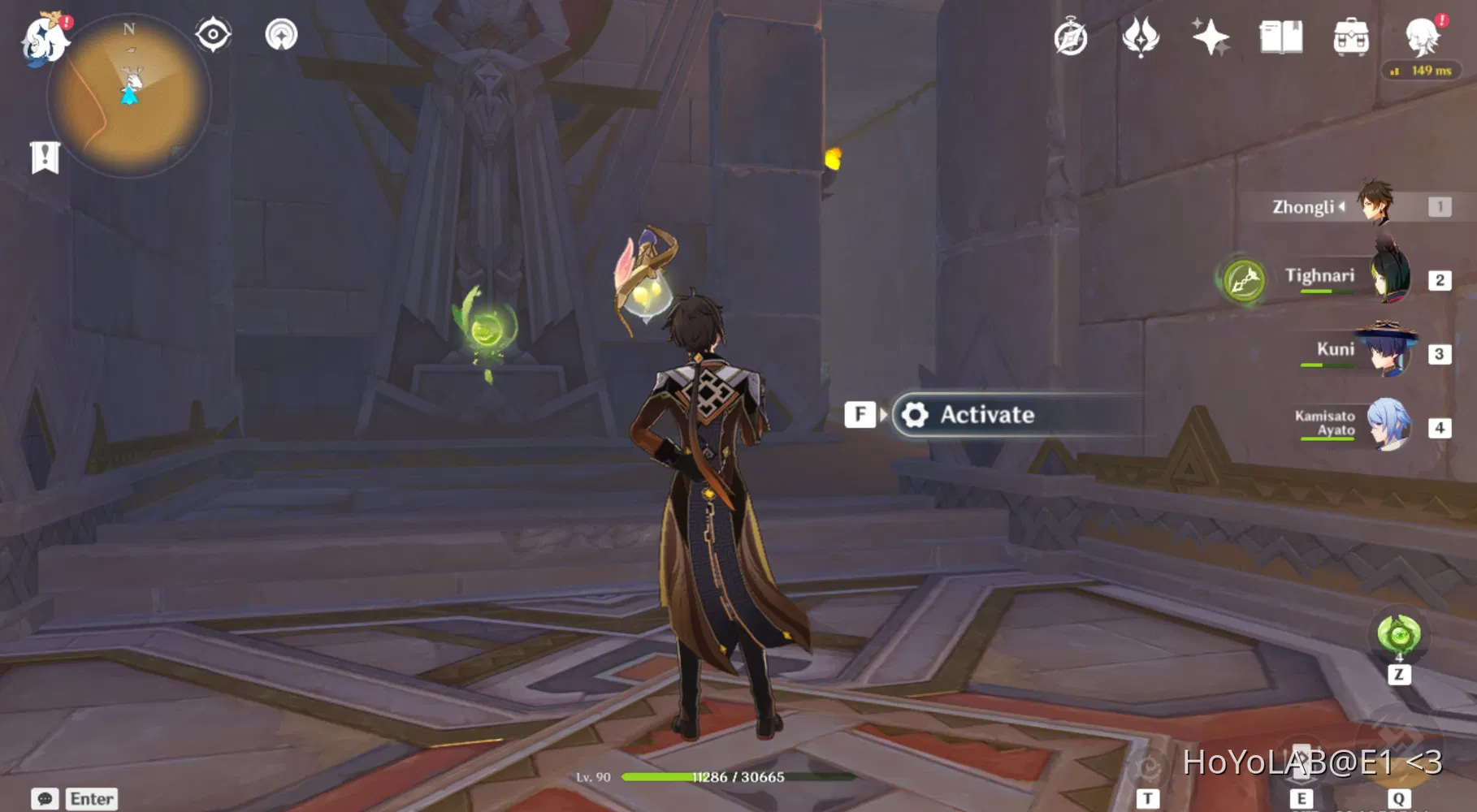Open the Adventurer Handbook book icon
Image resolution: width=1477 pixels, height=812 pixels.
[1280, 37]
